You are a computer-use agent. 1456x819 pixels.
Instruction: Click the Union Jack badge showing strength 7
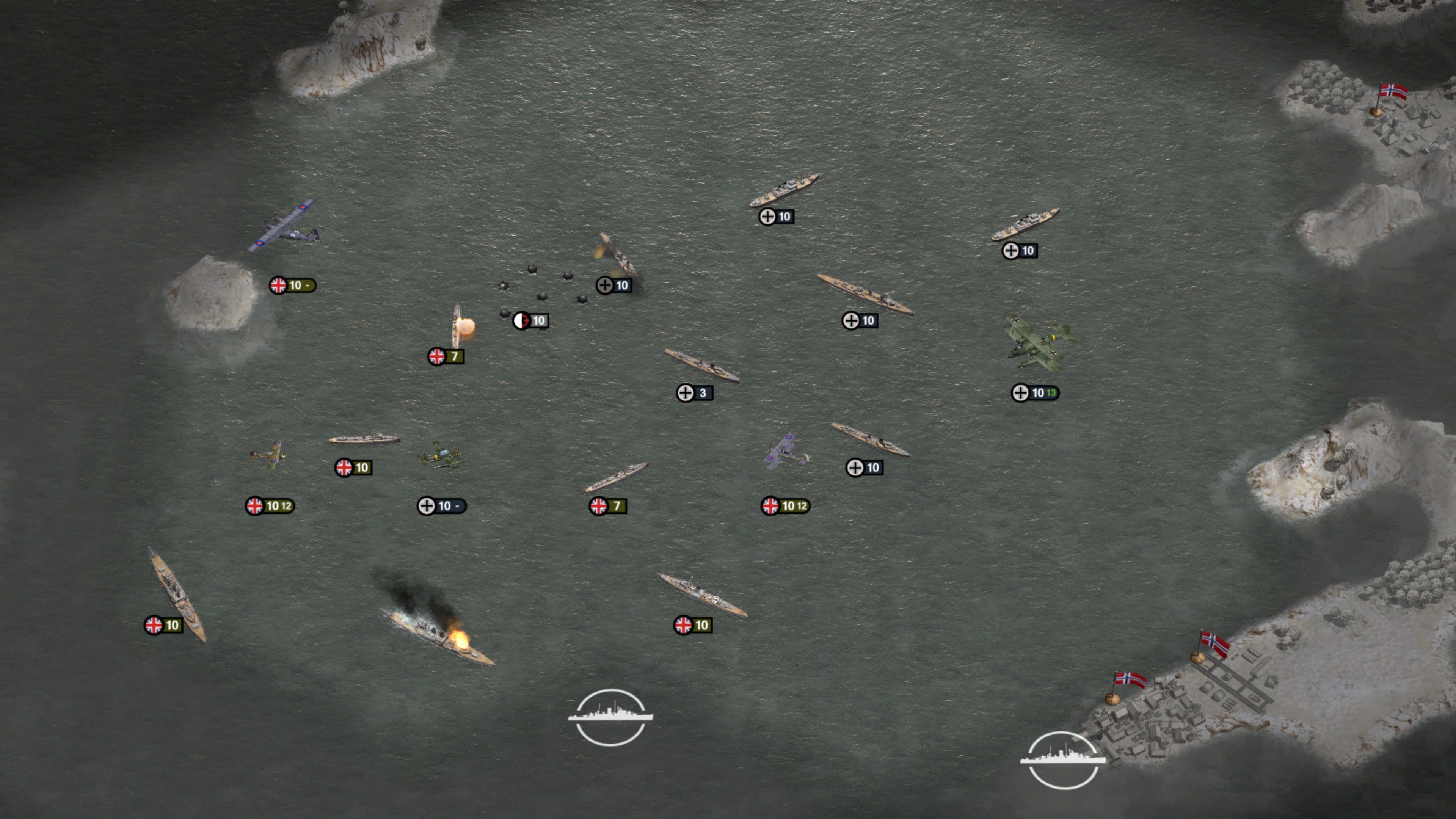tap(444, 357)
